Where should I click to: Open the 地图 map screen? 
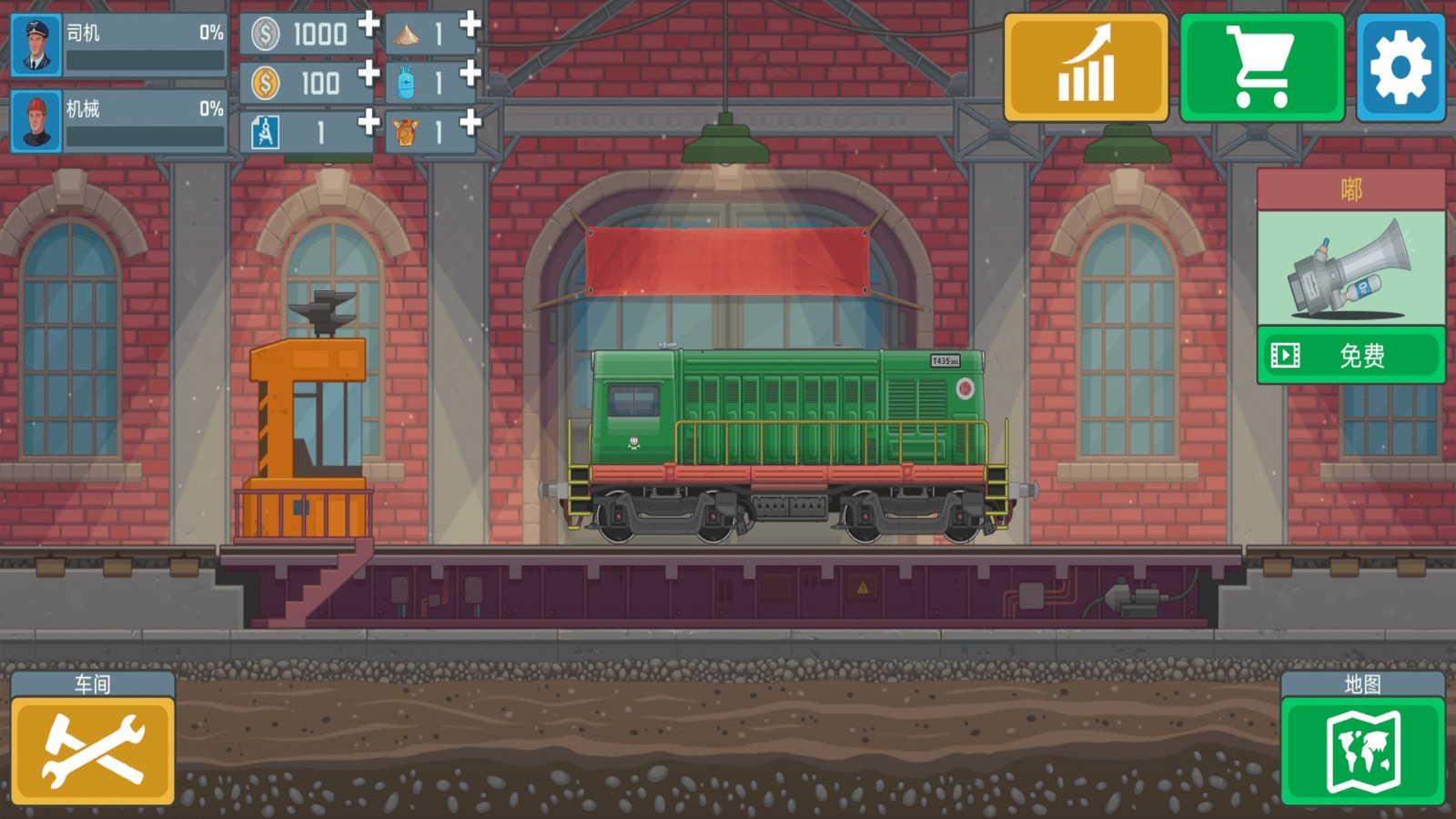click(x=1362, y=750)
